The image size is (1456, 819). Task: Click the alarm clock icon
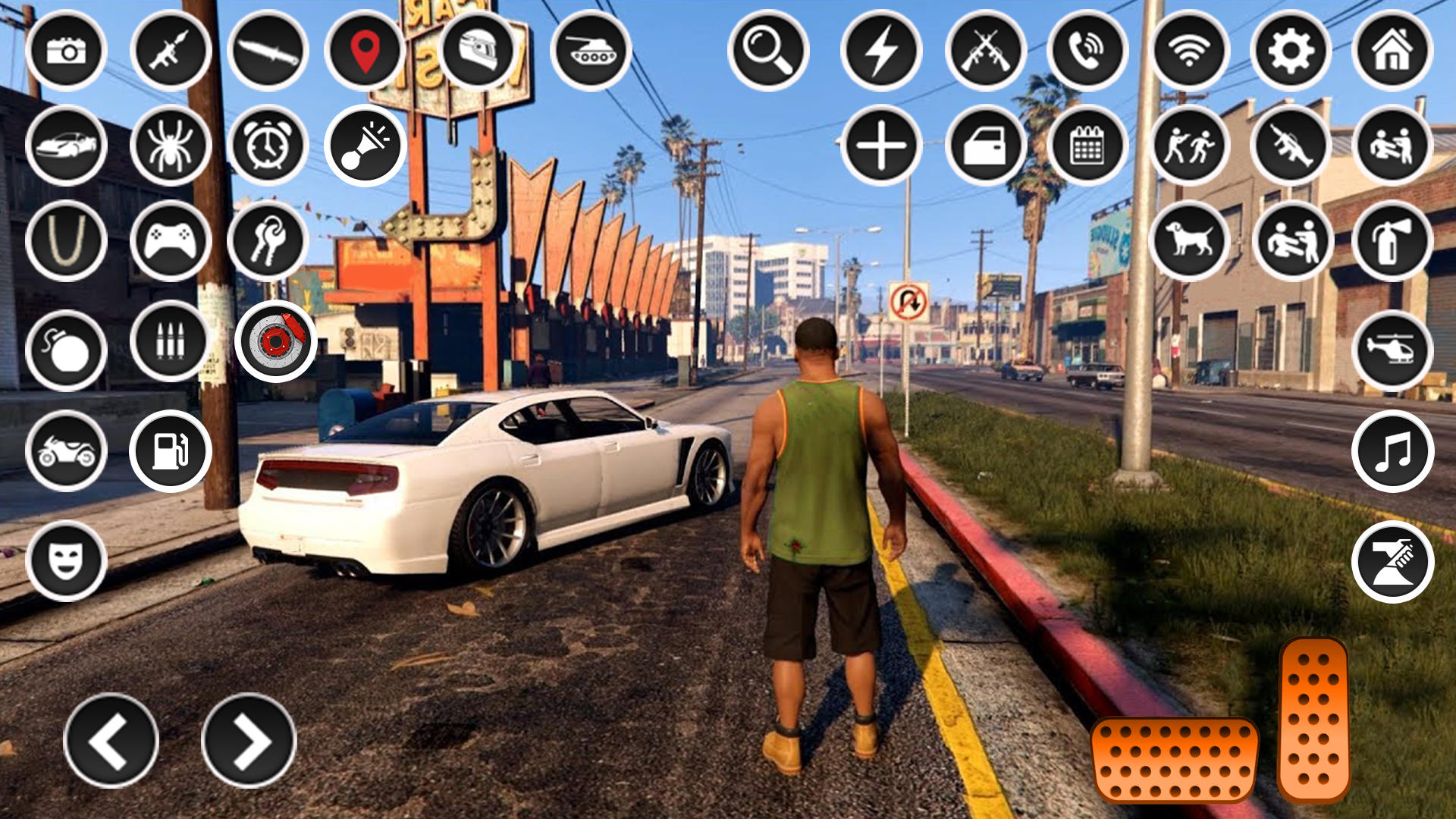tap(268, 145)
